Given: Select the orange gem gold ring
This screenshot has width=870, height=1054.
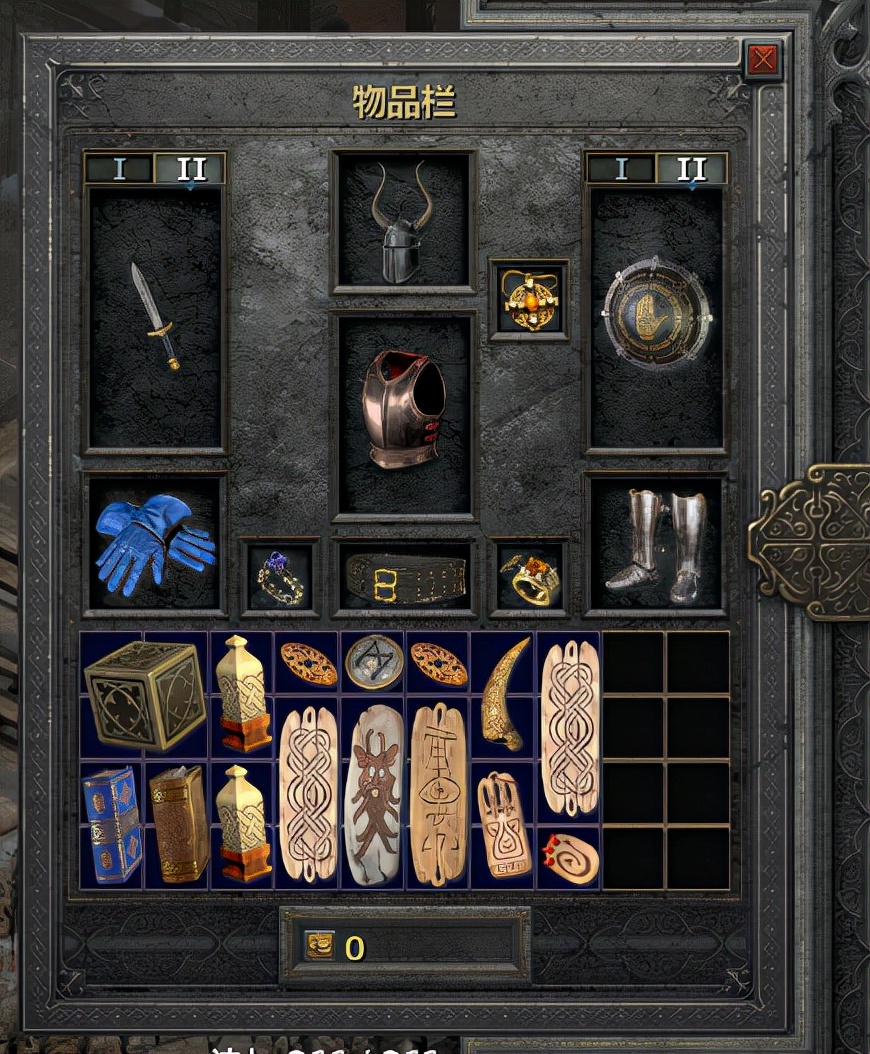Looking at the screenshot, I should [529, 578].
